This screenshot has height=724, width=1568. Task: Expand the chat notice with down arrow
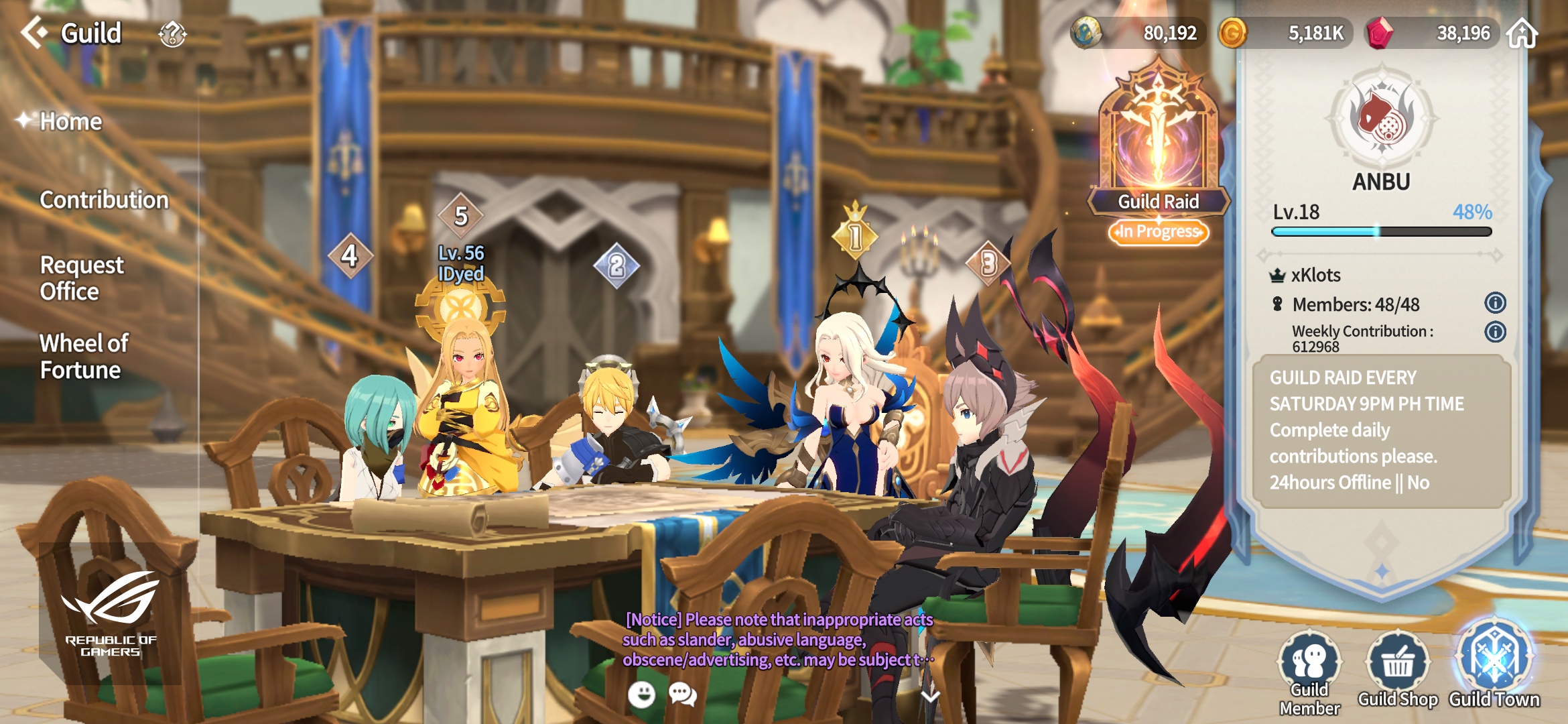(930, 697)
